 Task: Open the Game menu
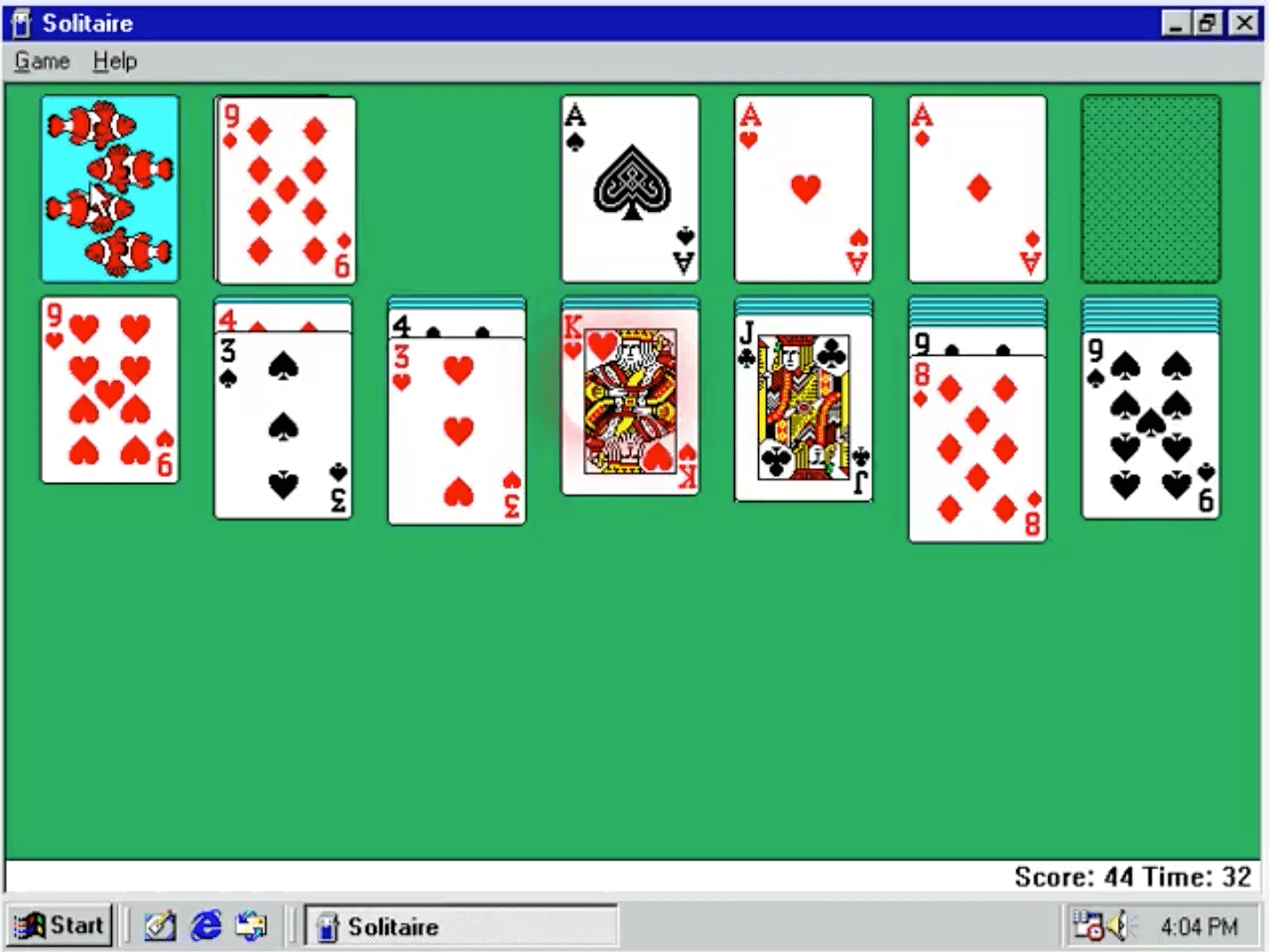tap(42, 61)
